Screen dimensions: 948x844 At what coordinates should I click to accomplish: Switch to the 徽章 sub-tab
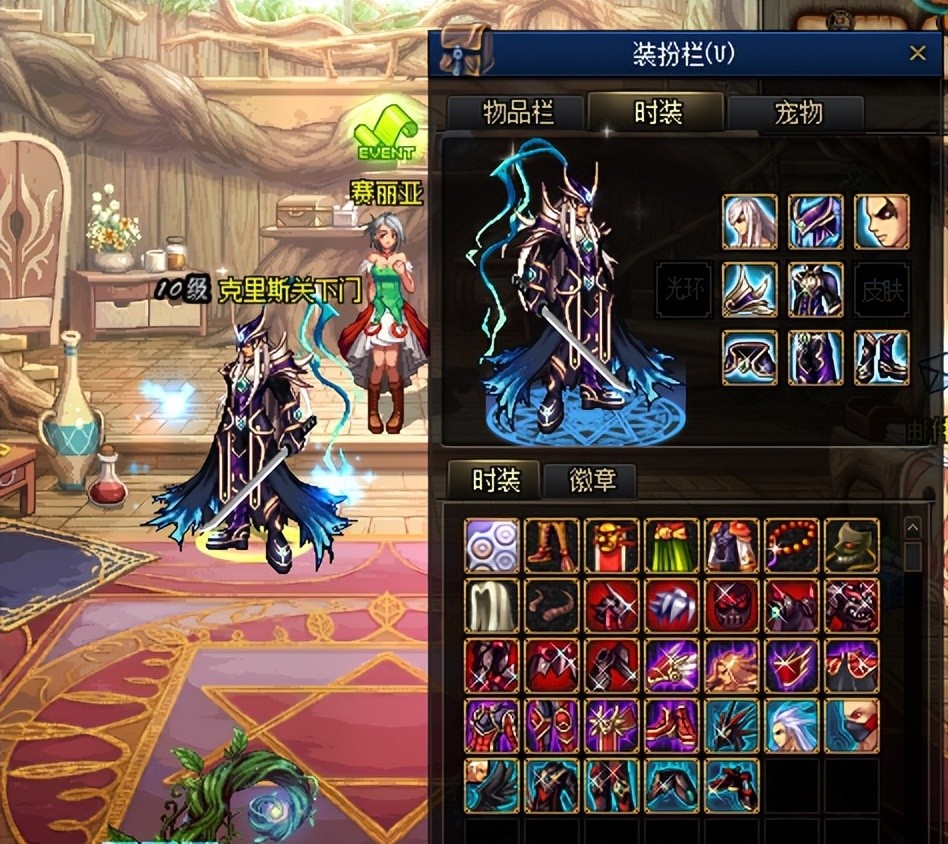pos(590,481)
